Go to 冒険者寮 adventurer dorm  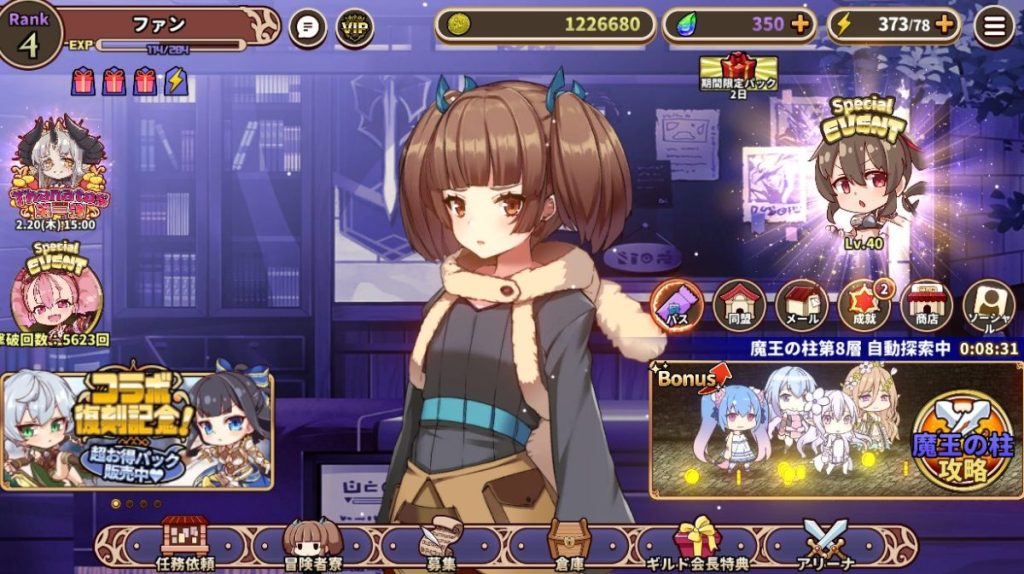(x=312, y=543)
